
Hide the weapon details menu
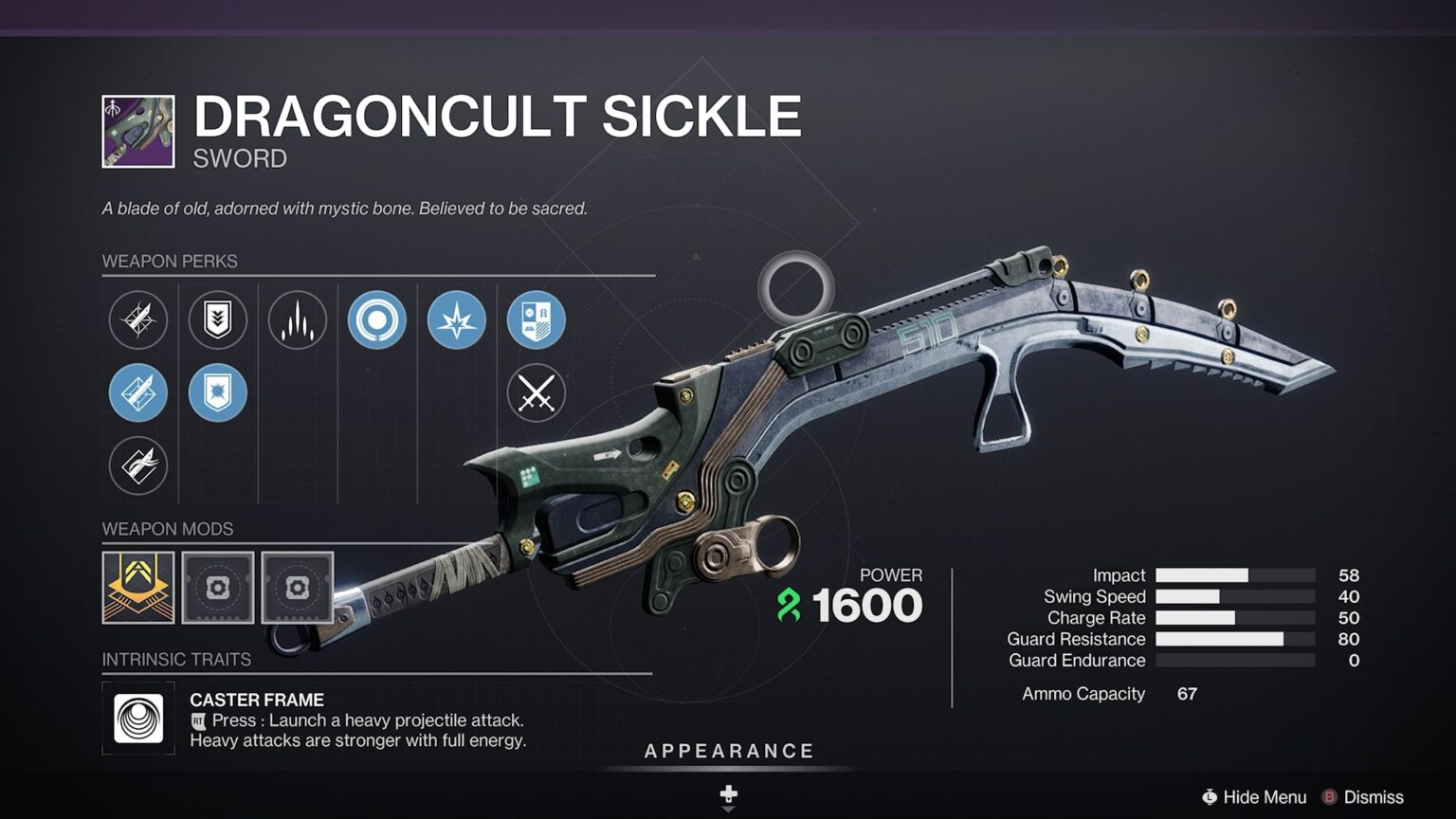coord(1254,797)
